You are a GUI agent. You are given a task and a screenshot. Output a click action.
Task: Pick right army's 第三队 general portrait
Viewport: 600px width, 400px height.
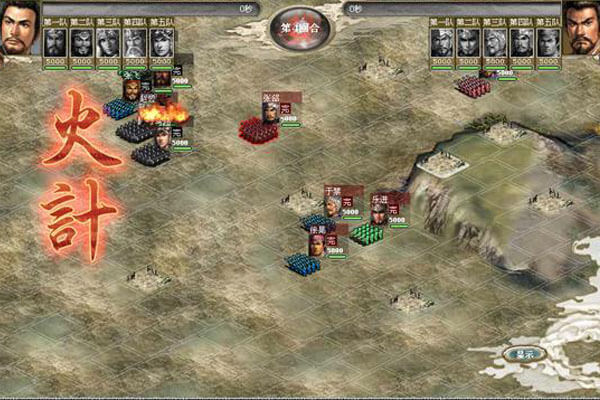point(495,42)
